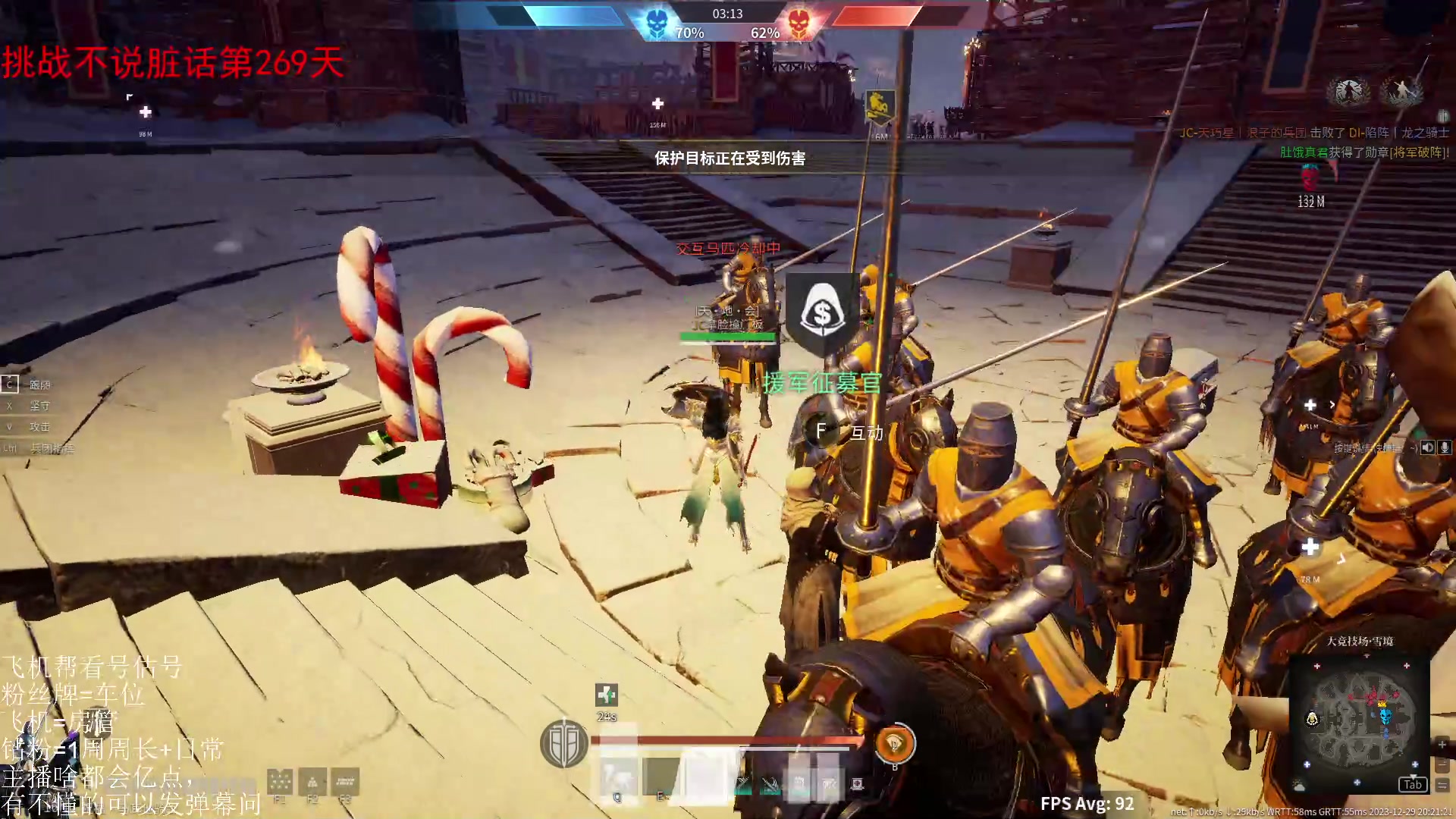Activate the Q skill slot
The image size is (1456, 819).
click(618, 779)
